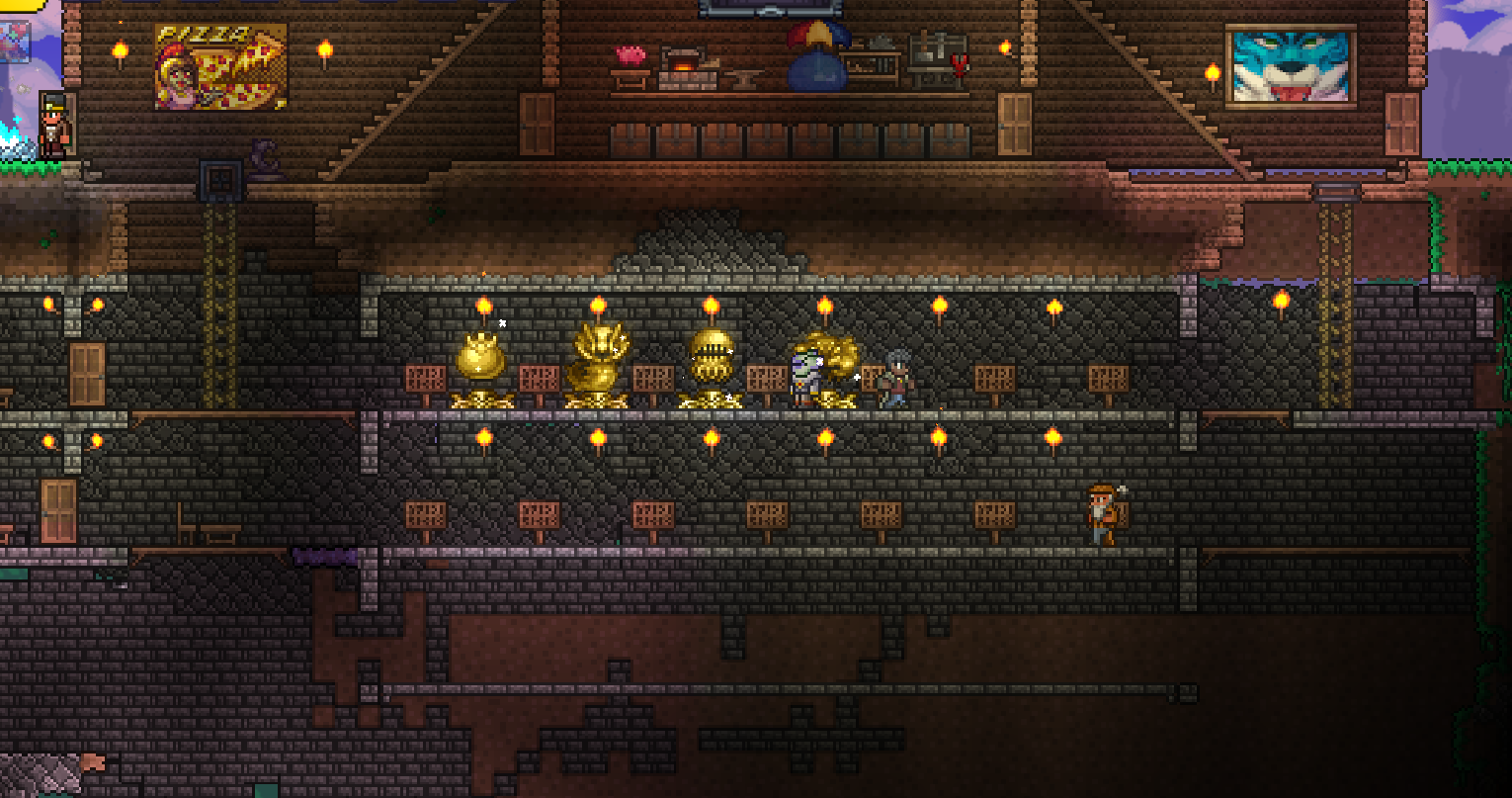
Task: Click the active buff icon below the hotbar
Action: [x=14, y=42]
